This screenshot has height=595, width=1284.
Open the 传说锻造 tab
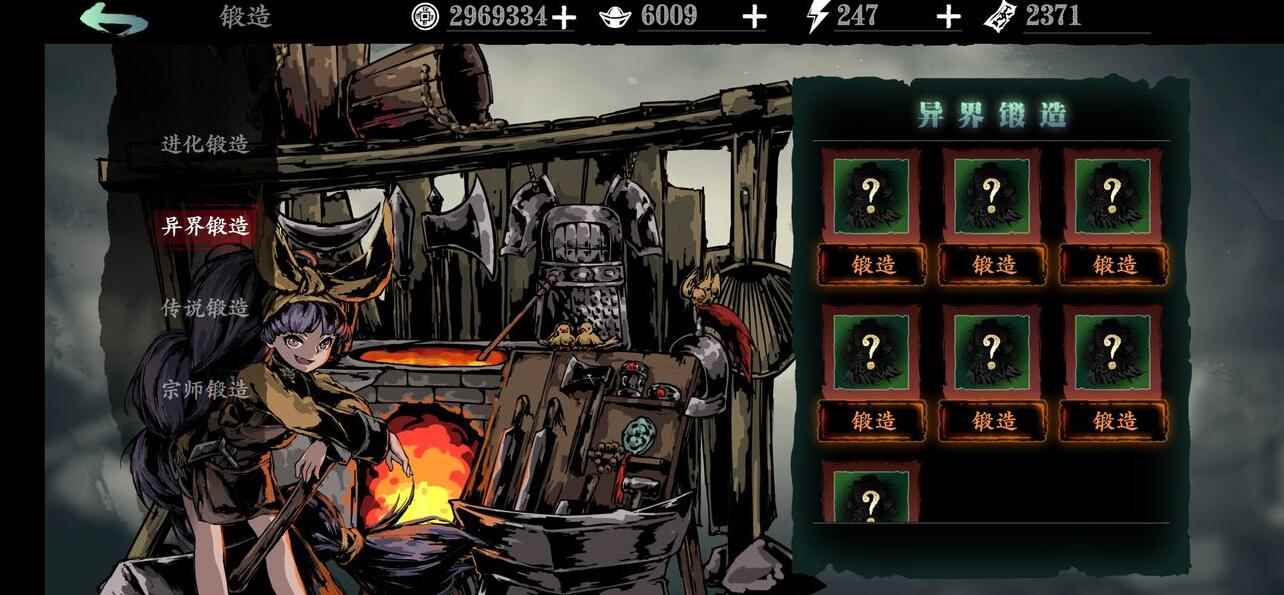tap(205, 308)
